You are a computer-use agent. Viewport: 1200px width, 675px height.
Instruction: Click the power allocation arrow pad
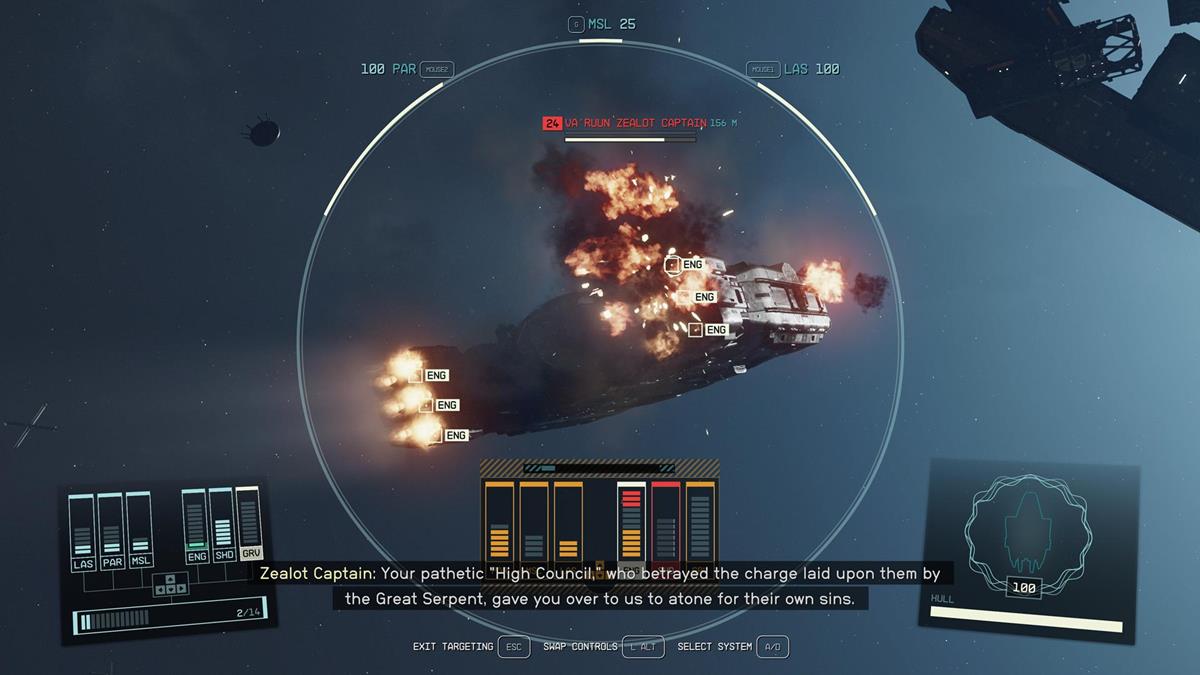170,584
